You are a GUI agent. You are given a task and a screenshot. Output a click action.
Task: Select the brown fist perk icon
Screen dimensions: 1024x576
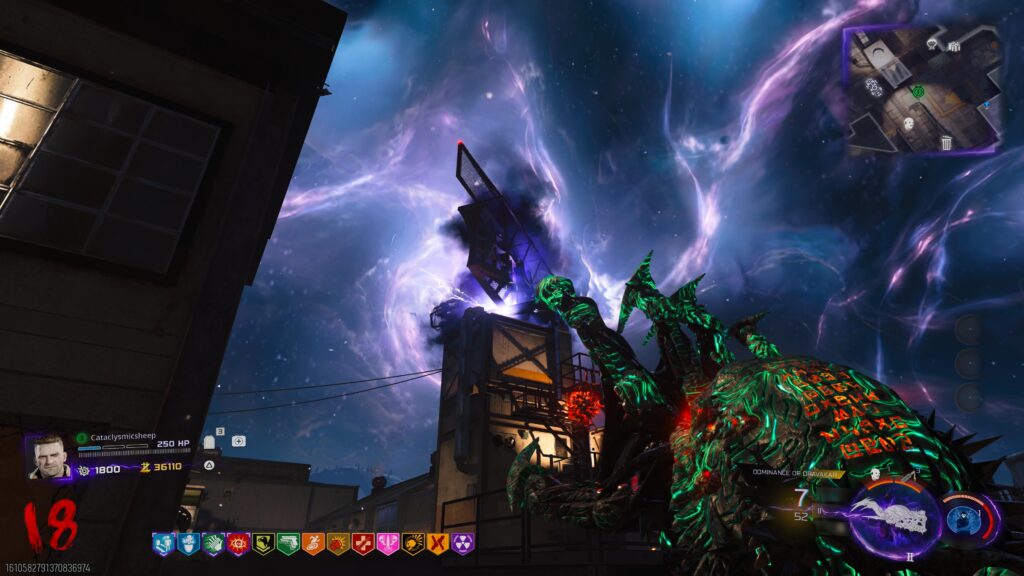pos(338,544)
